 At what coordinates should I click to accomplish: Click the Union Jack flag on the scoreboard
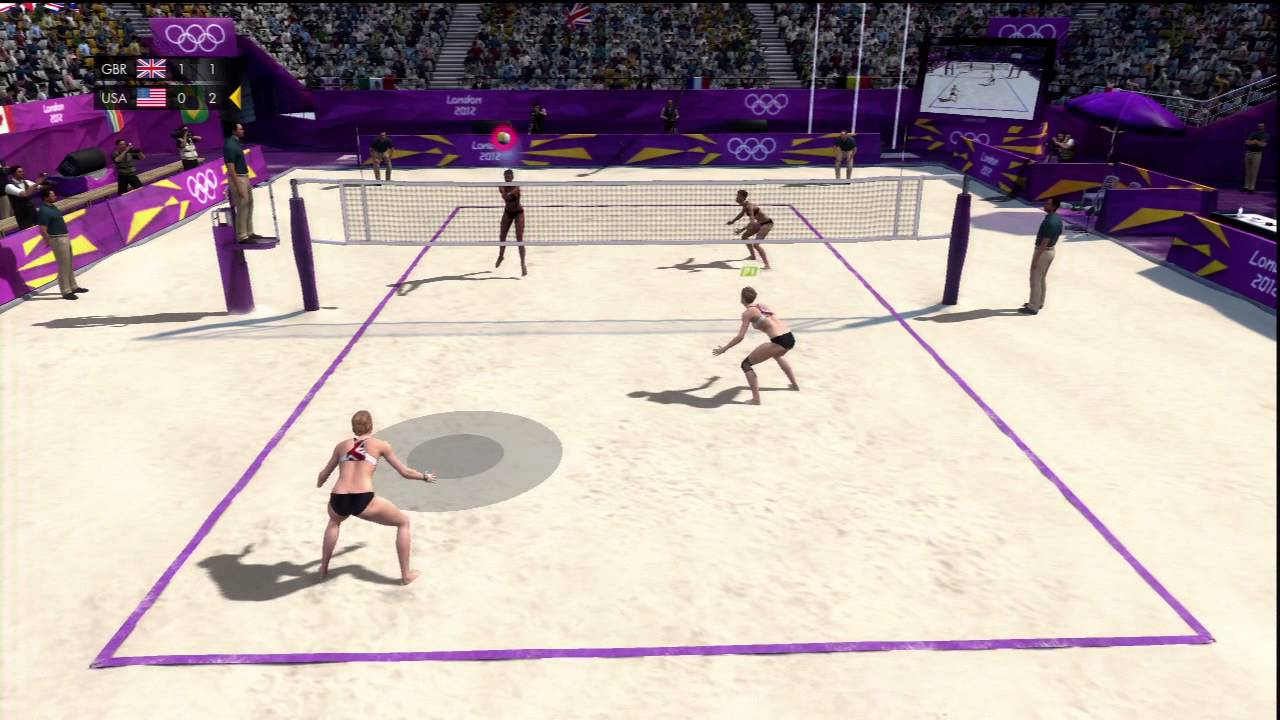151,68
